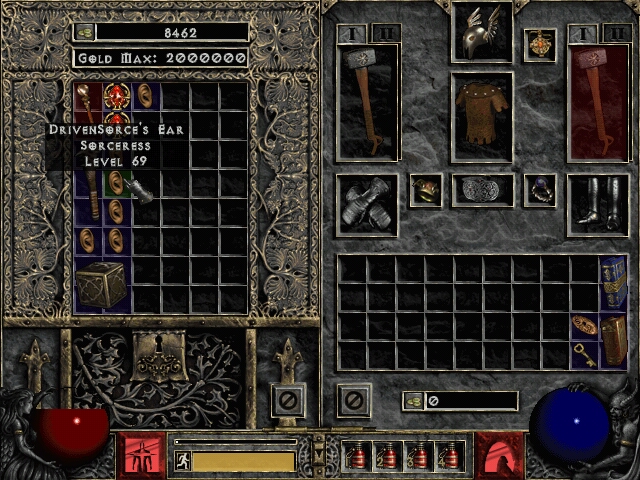Click the inventory gold drop button
640x480 pixels.
click(x=412, y=401)
